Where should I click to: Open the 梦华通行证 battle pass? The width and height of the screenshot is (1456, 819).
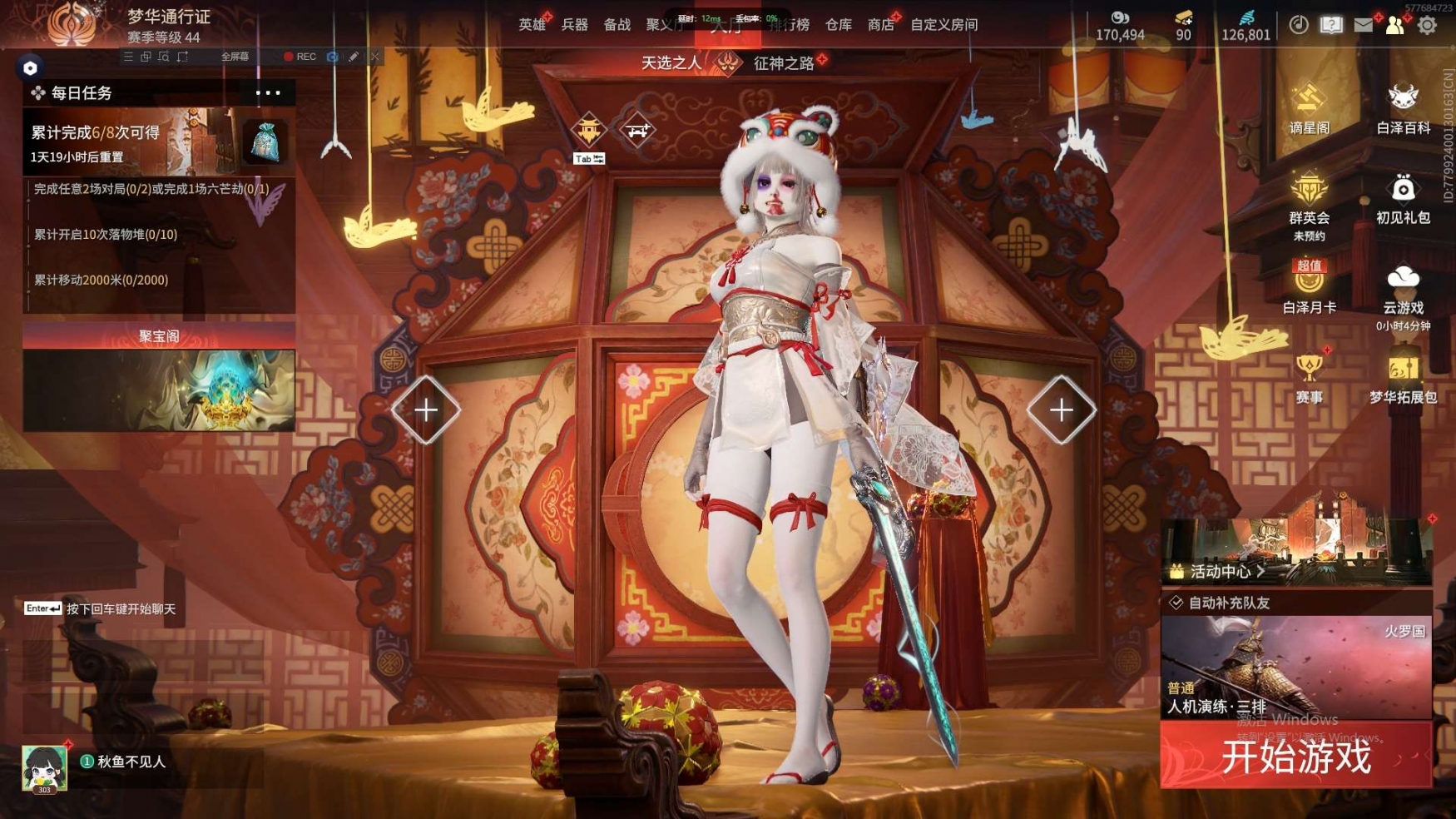(x=168, y=17)
